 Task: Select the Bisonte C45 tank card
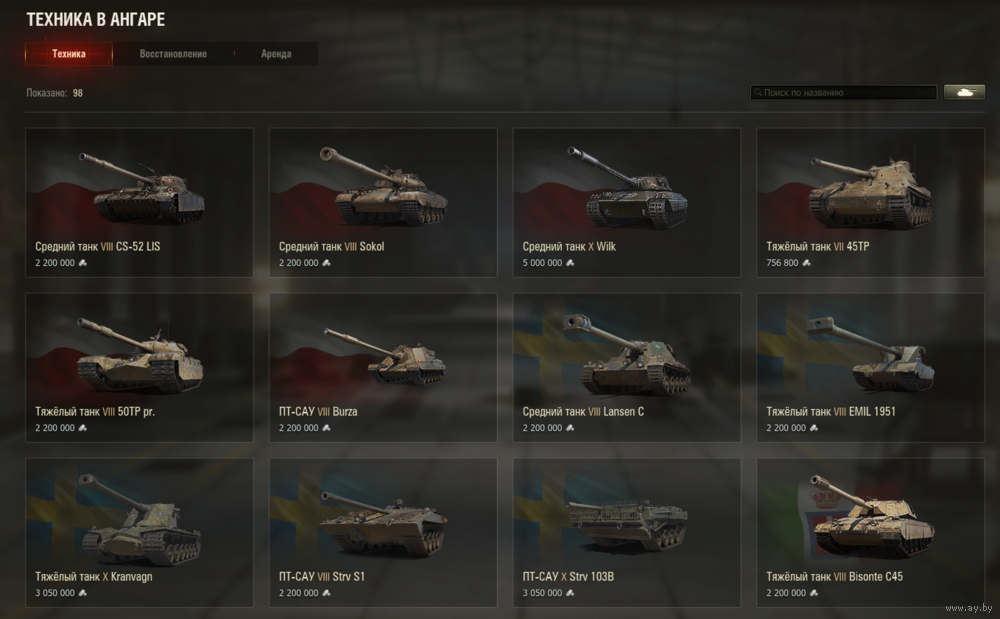tap(870, 532)
